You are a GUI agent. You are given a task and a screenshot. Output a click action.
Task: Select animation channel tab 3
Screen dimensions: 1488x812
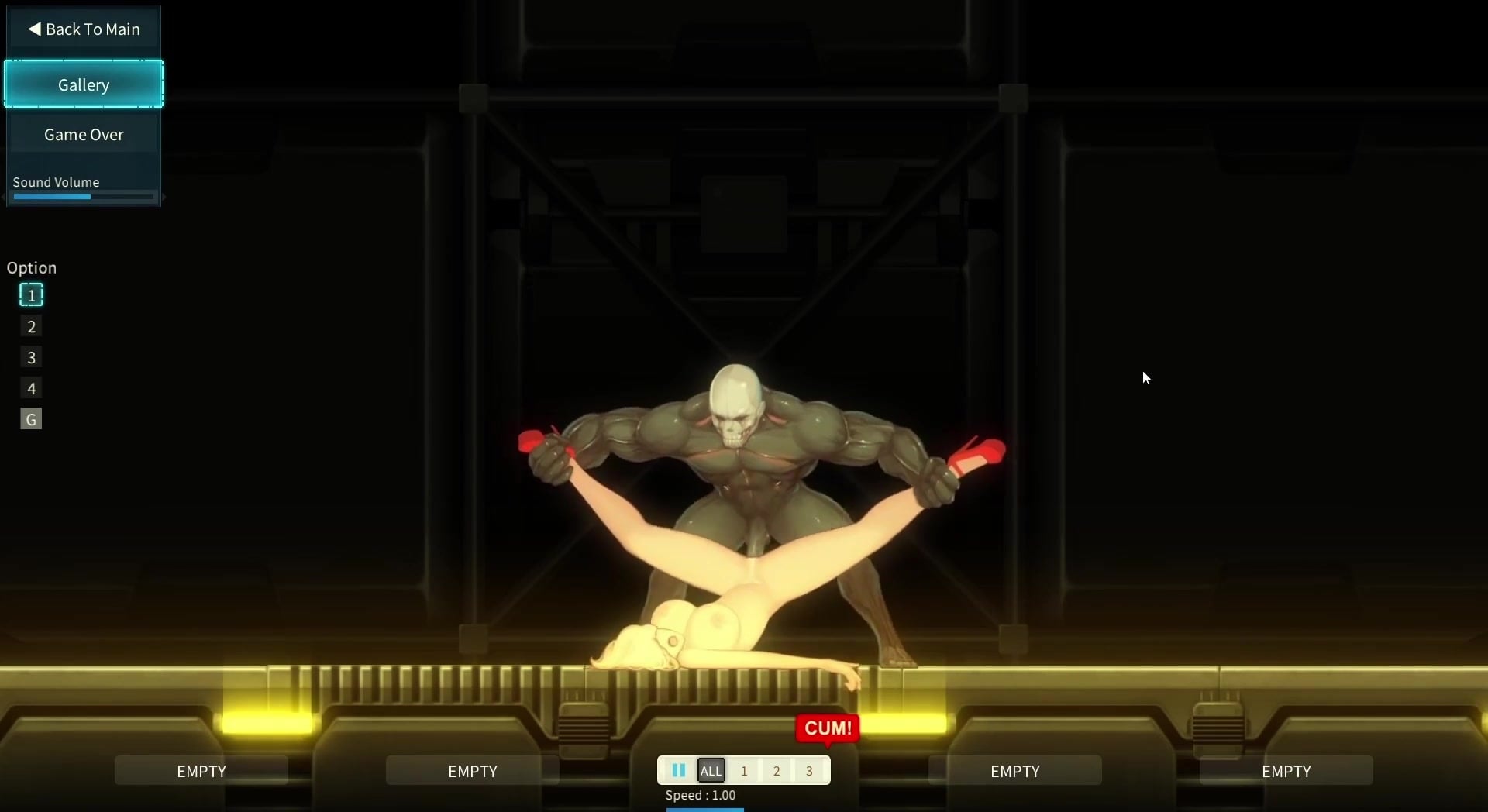pyautogui.click(x=809, y=770)
